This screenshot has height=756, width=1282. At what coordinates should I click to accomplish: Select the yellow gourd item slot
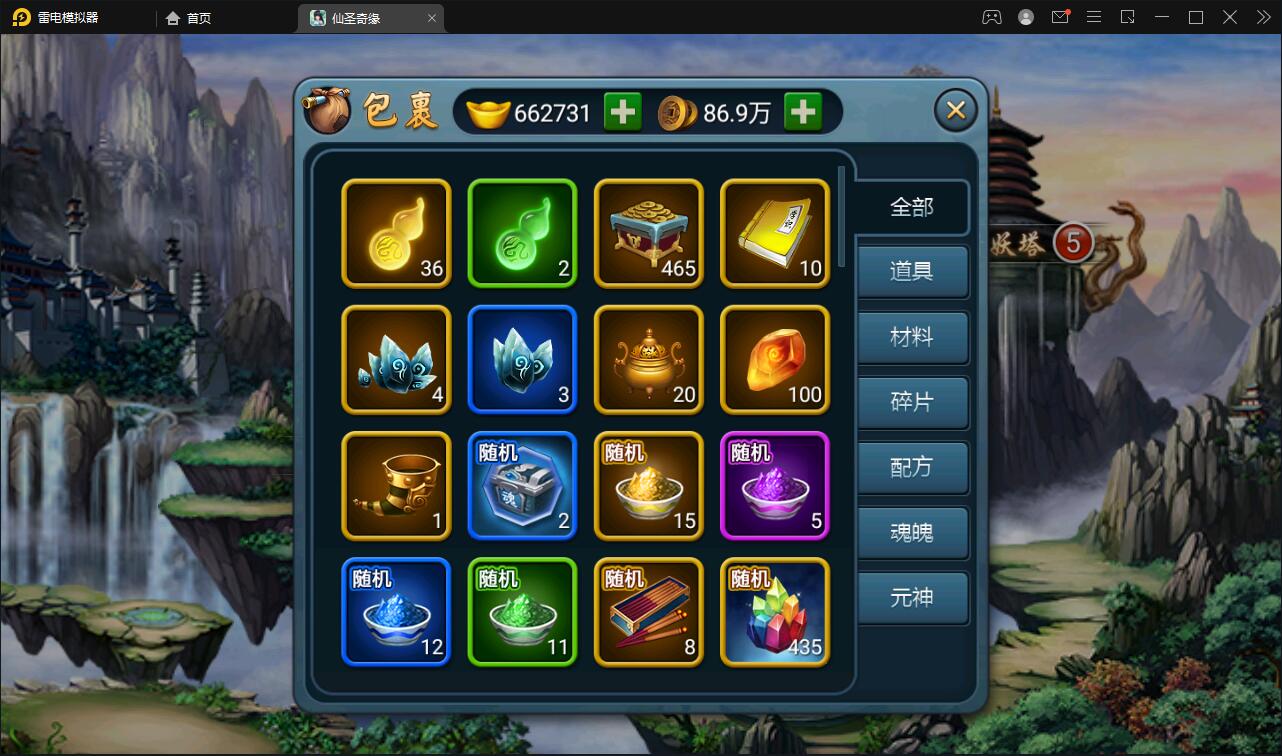[396, 233]
